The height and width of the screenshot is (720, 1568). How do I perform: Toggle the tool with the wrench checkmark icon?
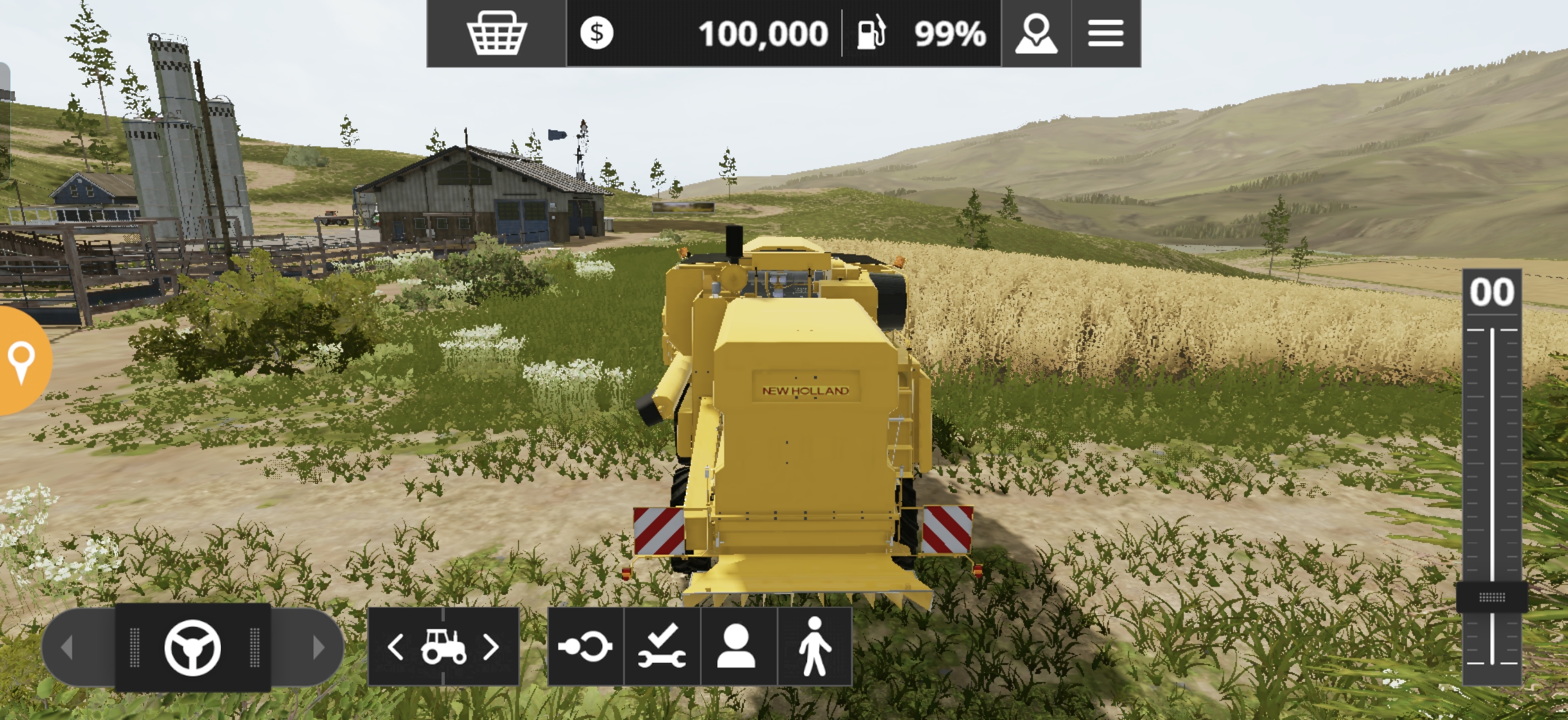coord(662,647)
